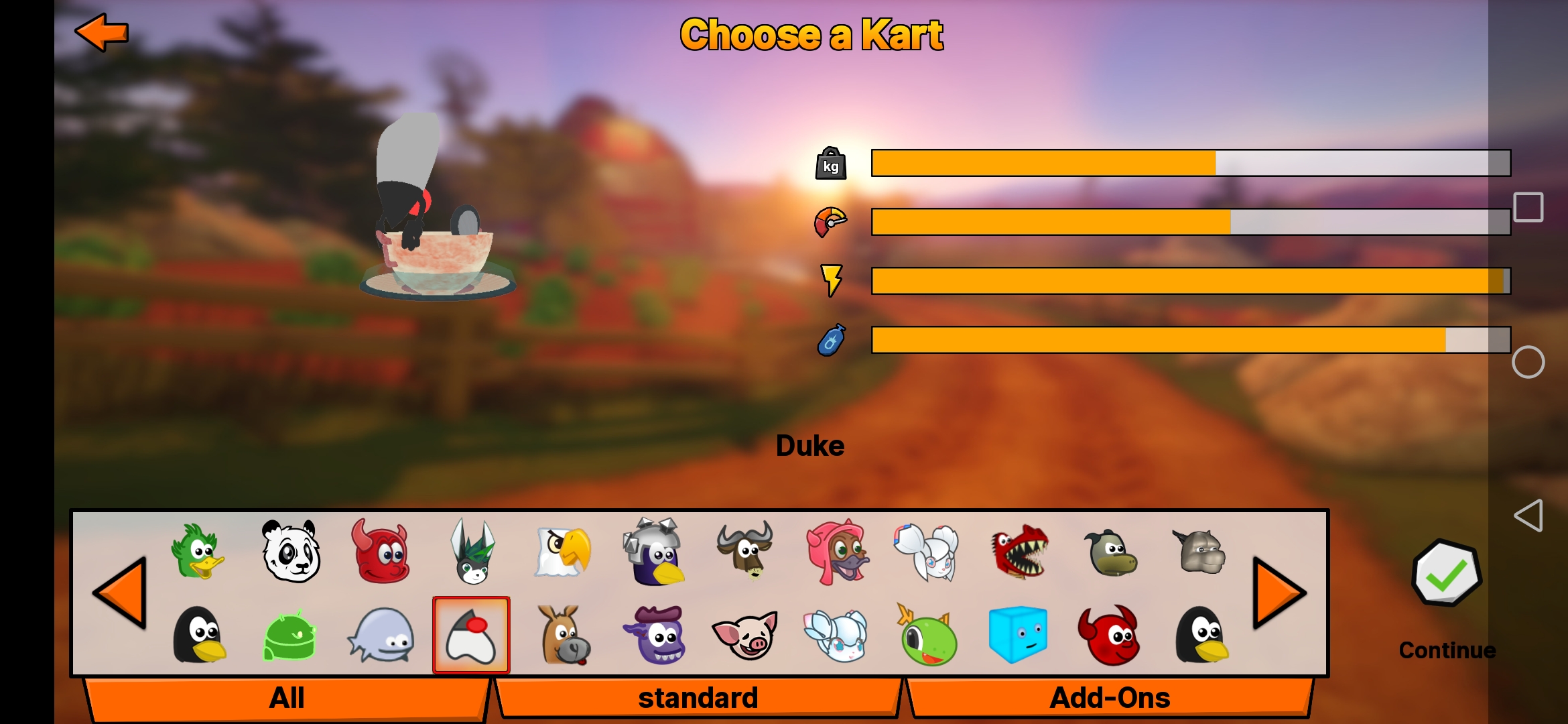Image resolution: width=1568 pixels, height=724 pixels.
Task: Go back using the orange arrow
Action: pos(101,32)
